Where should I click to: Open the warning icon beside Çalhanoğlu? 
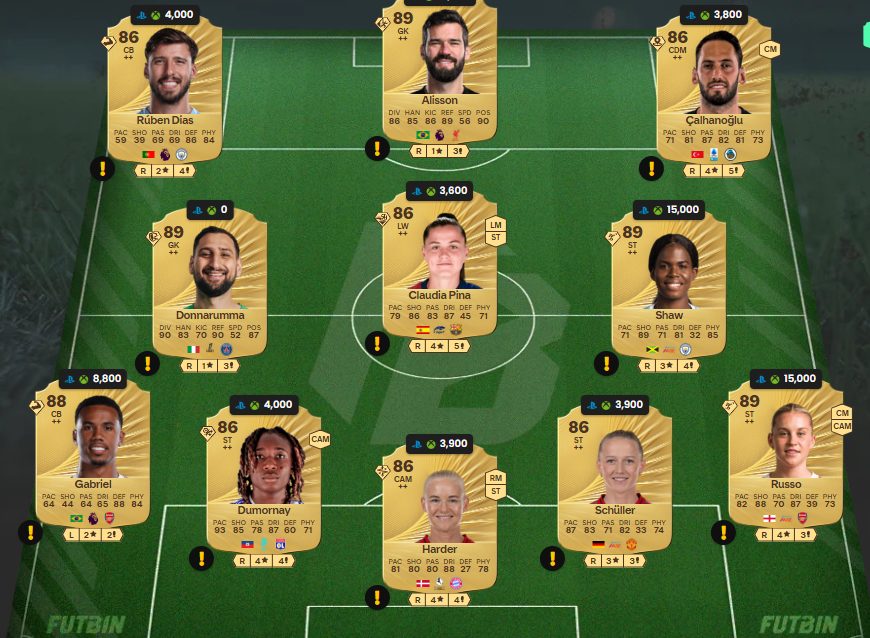coord(651,168)
